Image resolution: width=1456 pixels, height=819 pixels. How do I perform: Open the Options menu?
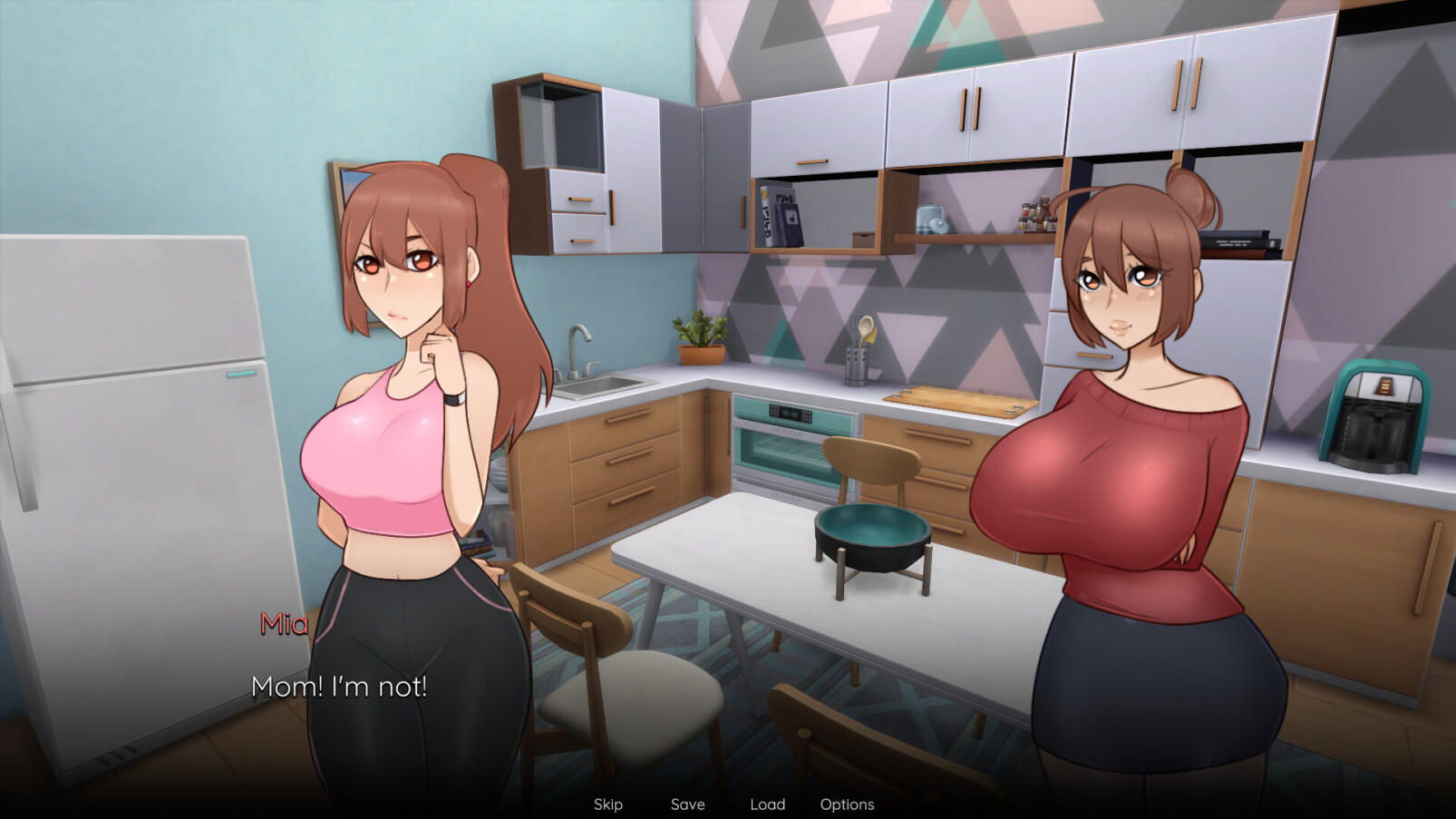(x=847, y=804)
